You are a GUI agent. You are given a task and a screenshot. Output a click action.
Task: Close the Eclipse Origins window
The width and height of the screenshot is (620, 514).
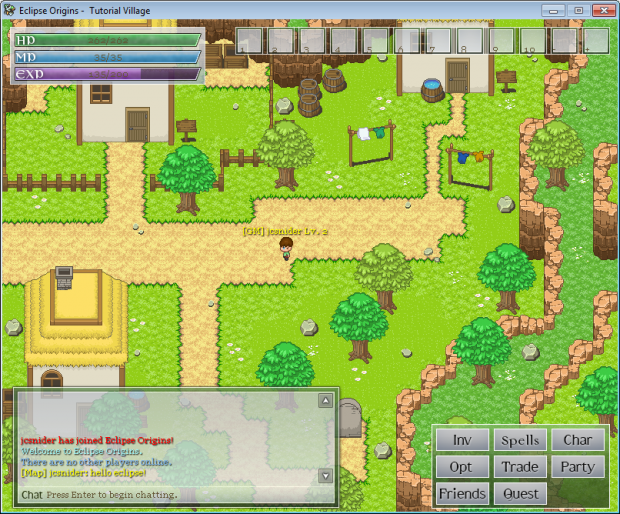click(x=600, y=9)
